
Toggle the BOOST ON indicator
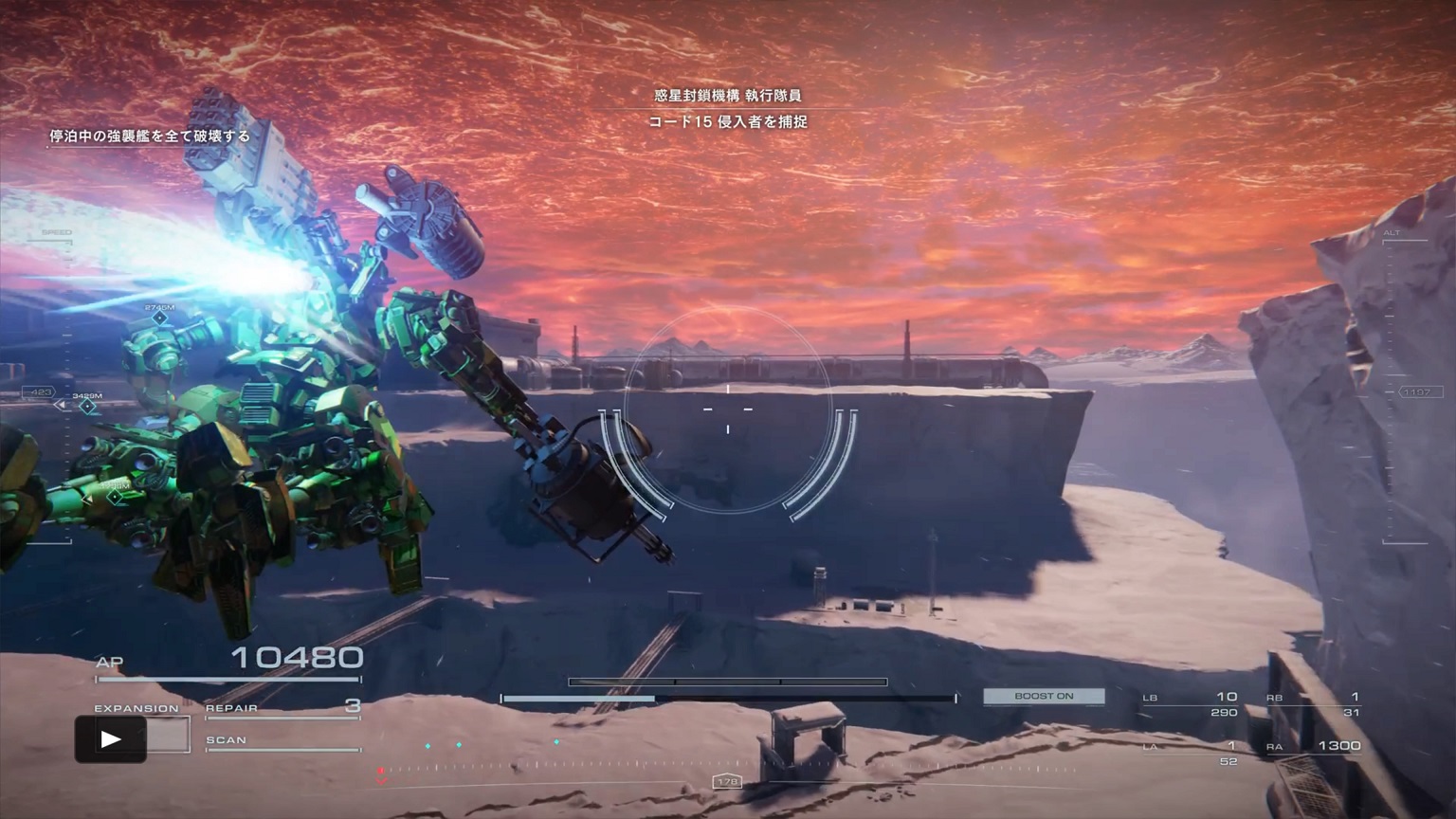click(x=1044, y=696)
